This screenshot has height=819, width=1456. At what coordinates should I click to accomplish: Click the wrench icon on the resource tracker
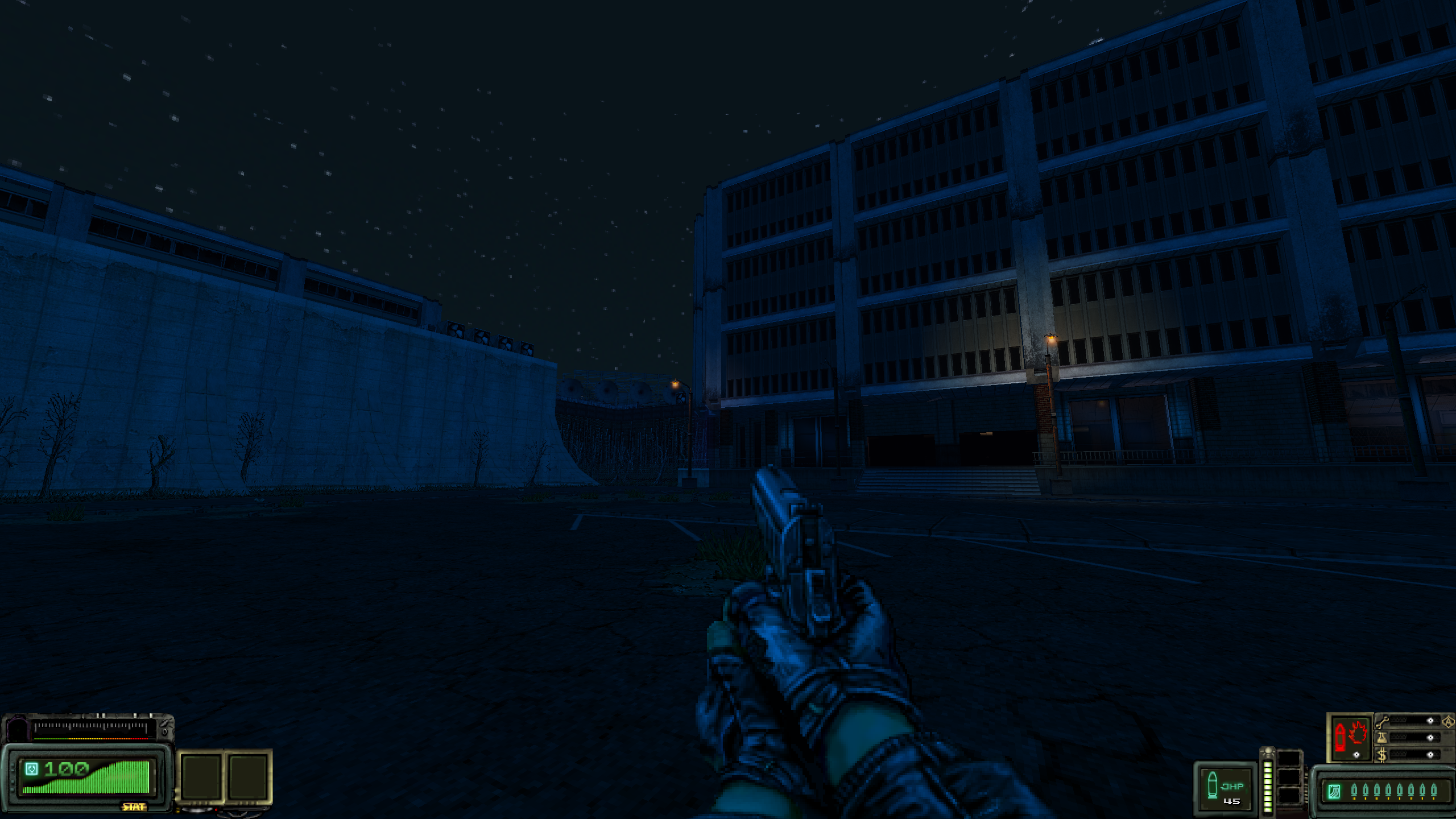point(1382,723)
